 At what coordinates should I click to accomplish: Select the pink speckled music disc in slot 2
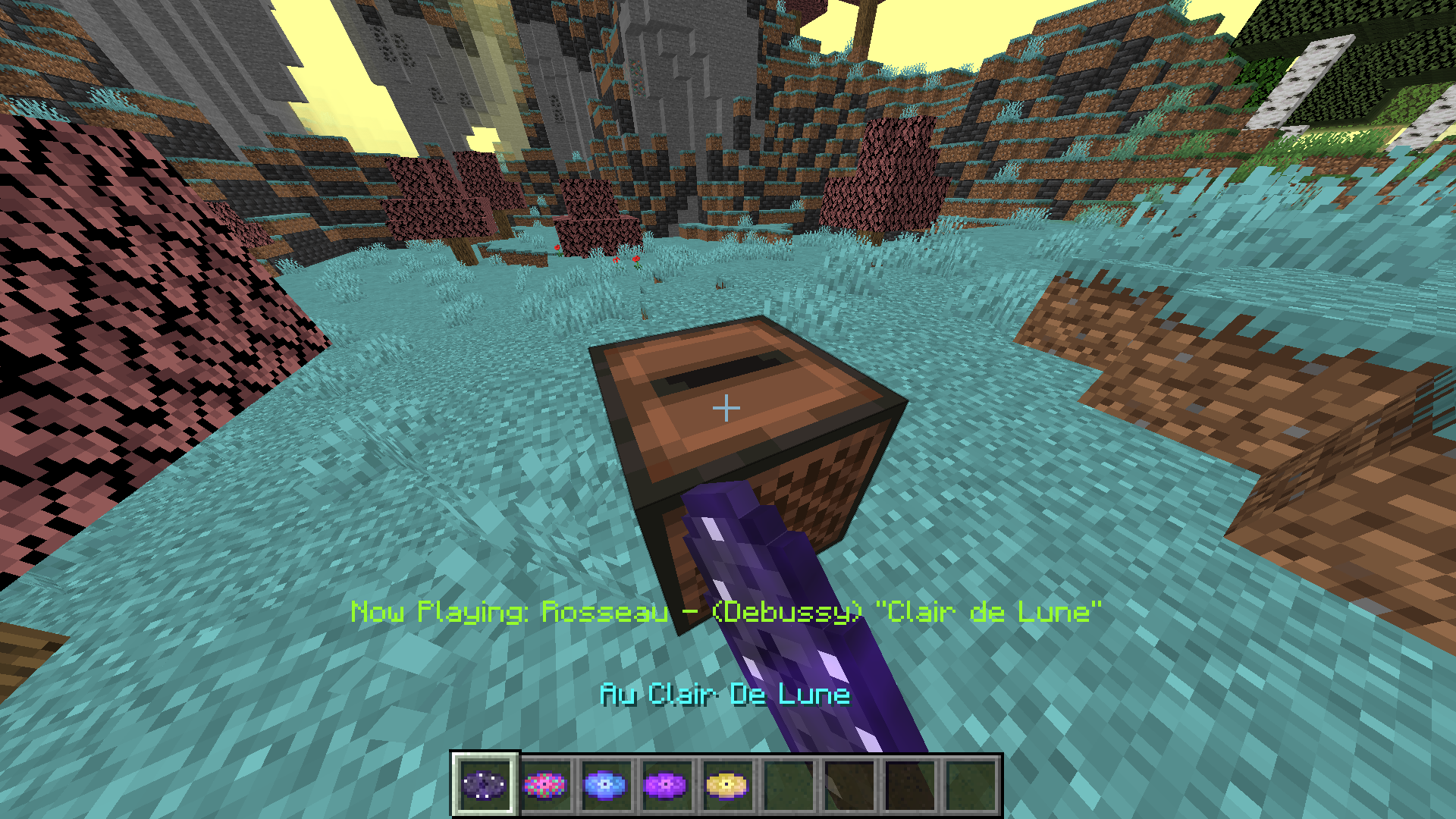(x=547, y=784)
